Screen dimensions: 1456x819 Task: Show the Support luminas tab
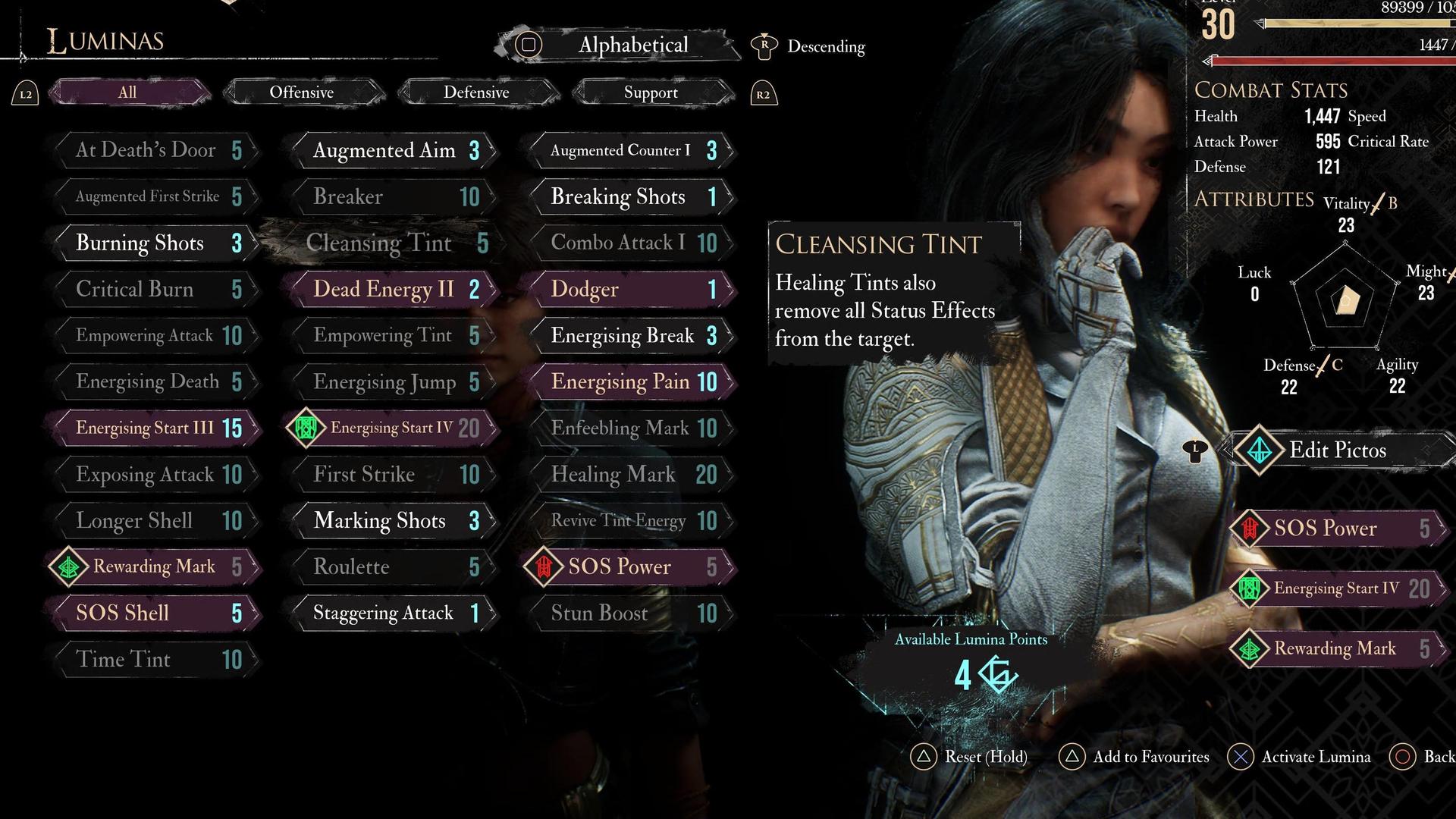(x=651, y=93)
